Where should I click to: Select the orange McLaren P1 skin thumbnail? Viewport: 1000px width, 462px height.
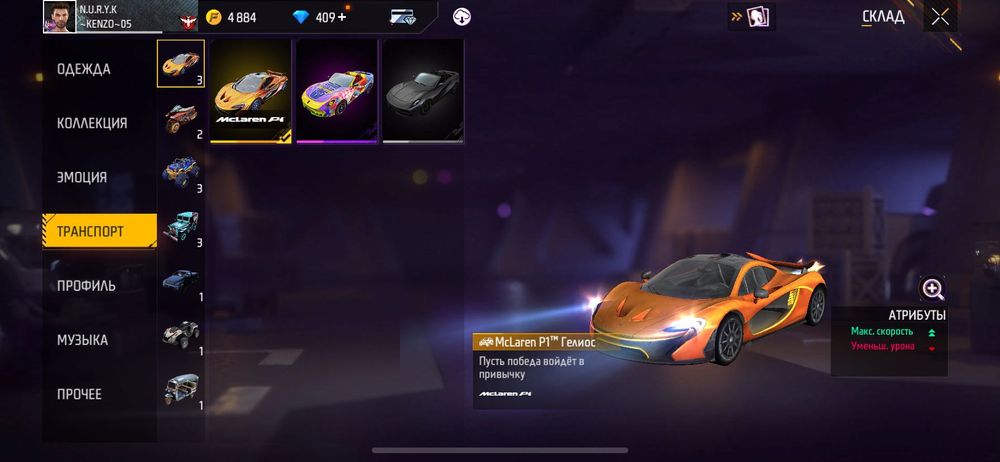pyautogui.click(x=251, y=92)
